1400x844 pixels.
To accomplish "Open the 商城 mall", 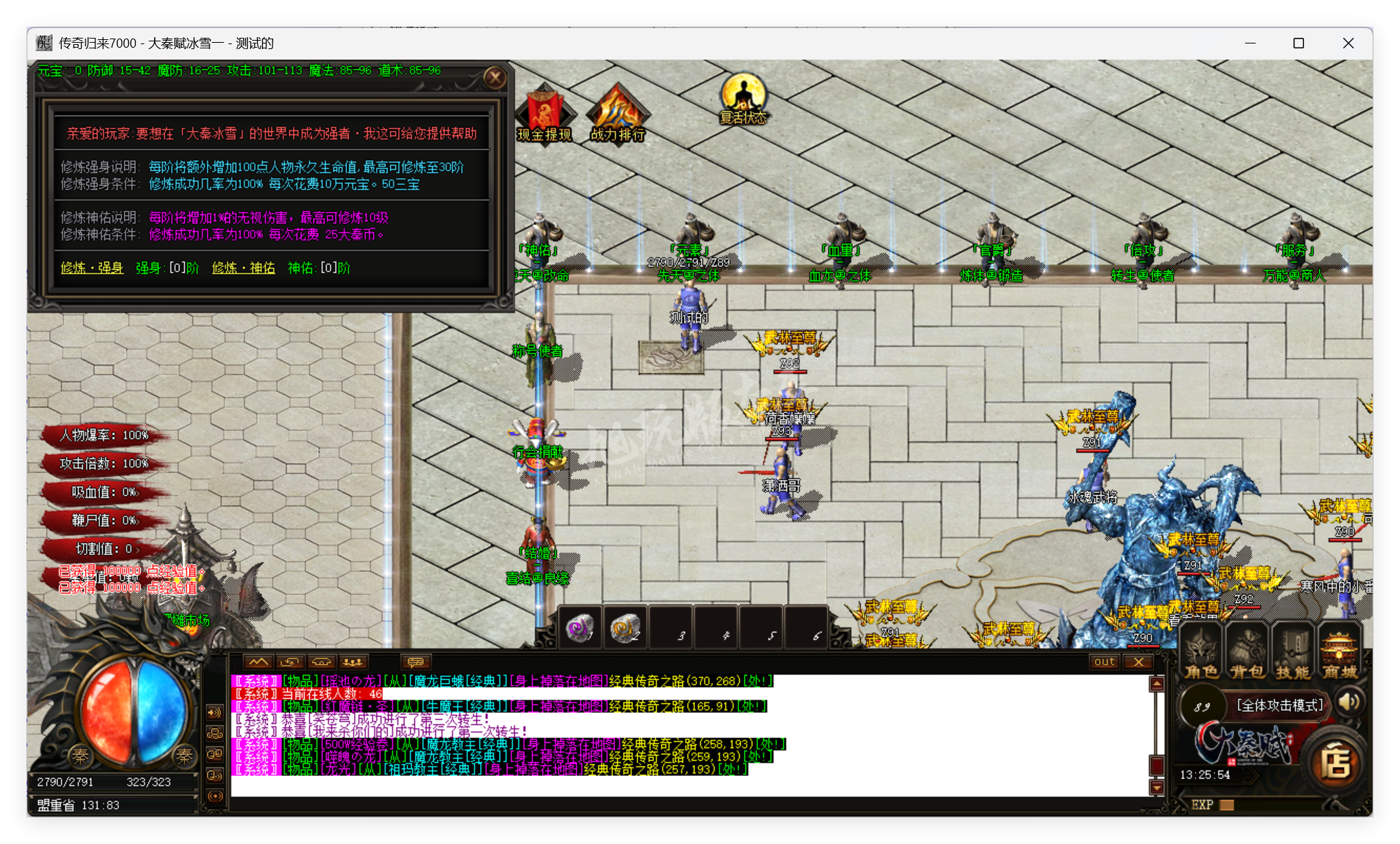I will (x=1340, y=653).
